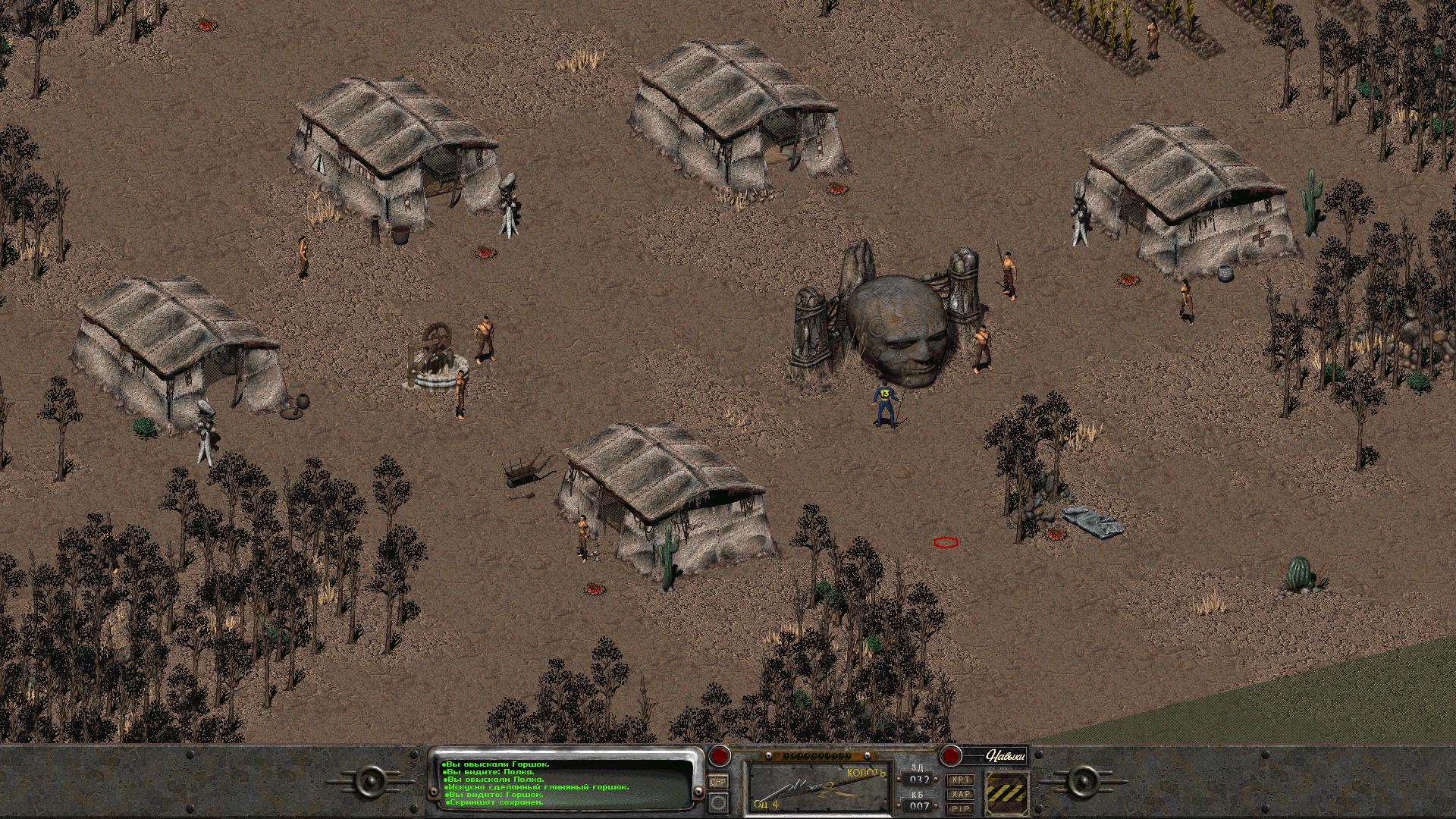The width and height of the screenshot is (1456, 819).
Task: Open inventory via the striped hatch icon
Action: 1007,792
